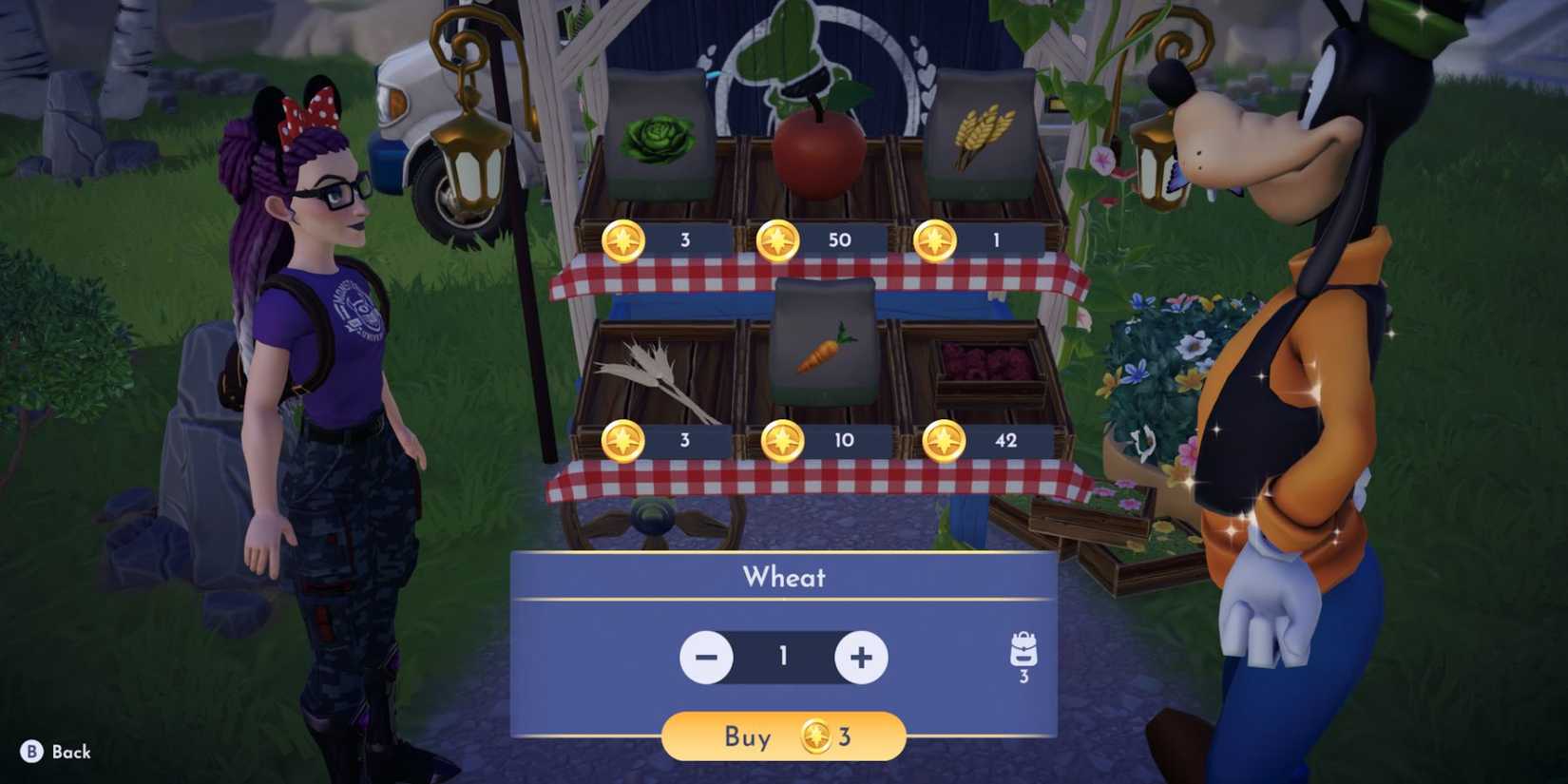Decrease the Wheat purchase quantity
1568x784 pixels.
pos(707,657)
